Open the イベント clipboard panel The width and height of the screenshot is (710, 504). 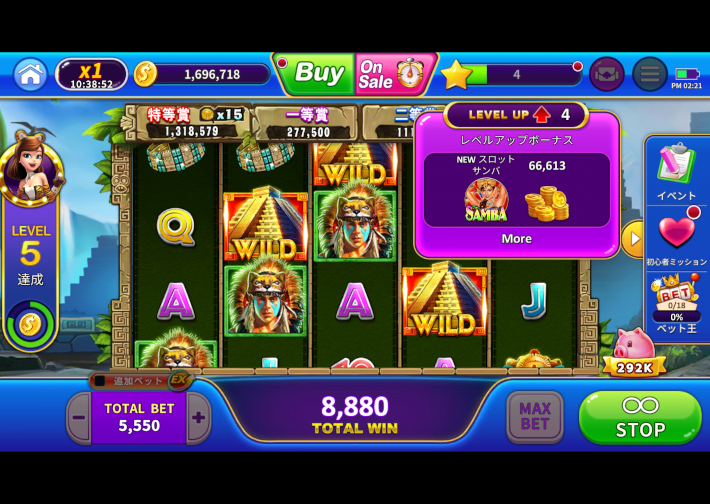coord(677,169)
